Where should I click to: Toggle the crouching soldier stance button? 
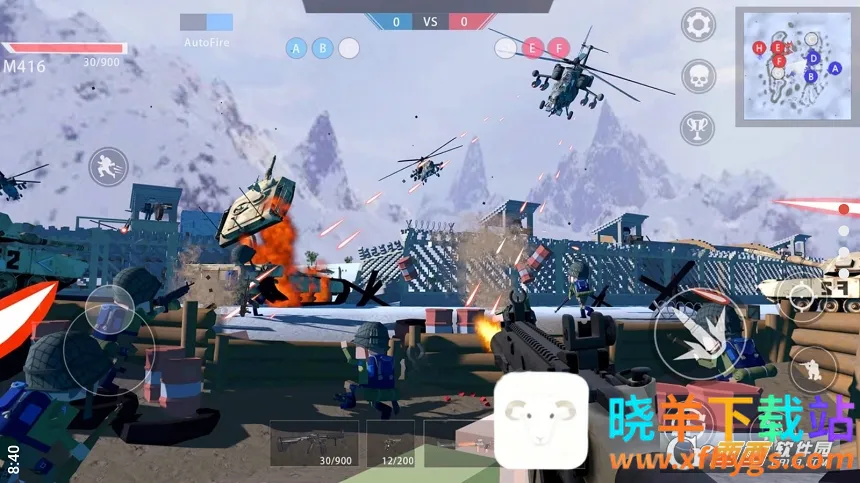(x=813, y=369)
